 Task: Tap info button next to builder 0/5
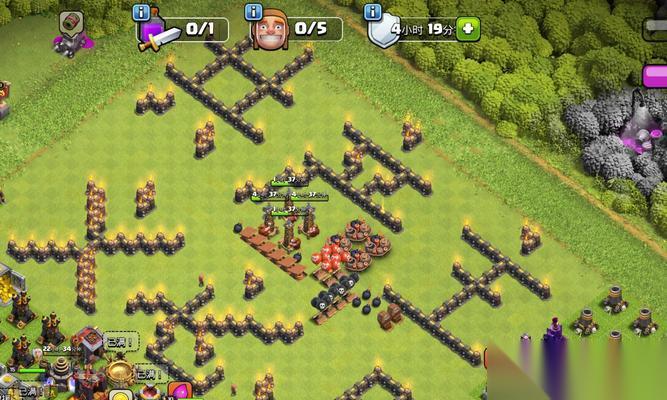point(255,12)
